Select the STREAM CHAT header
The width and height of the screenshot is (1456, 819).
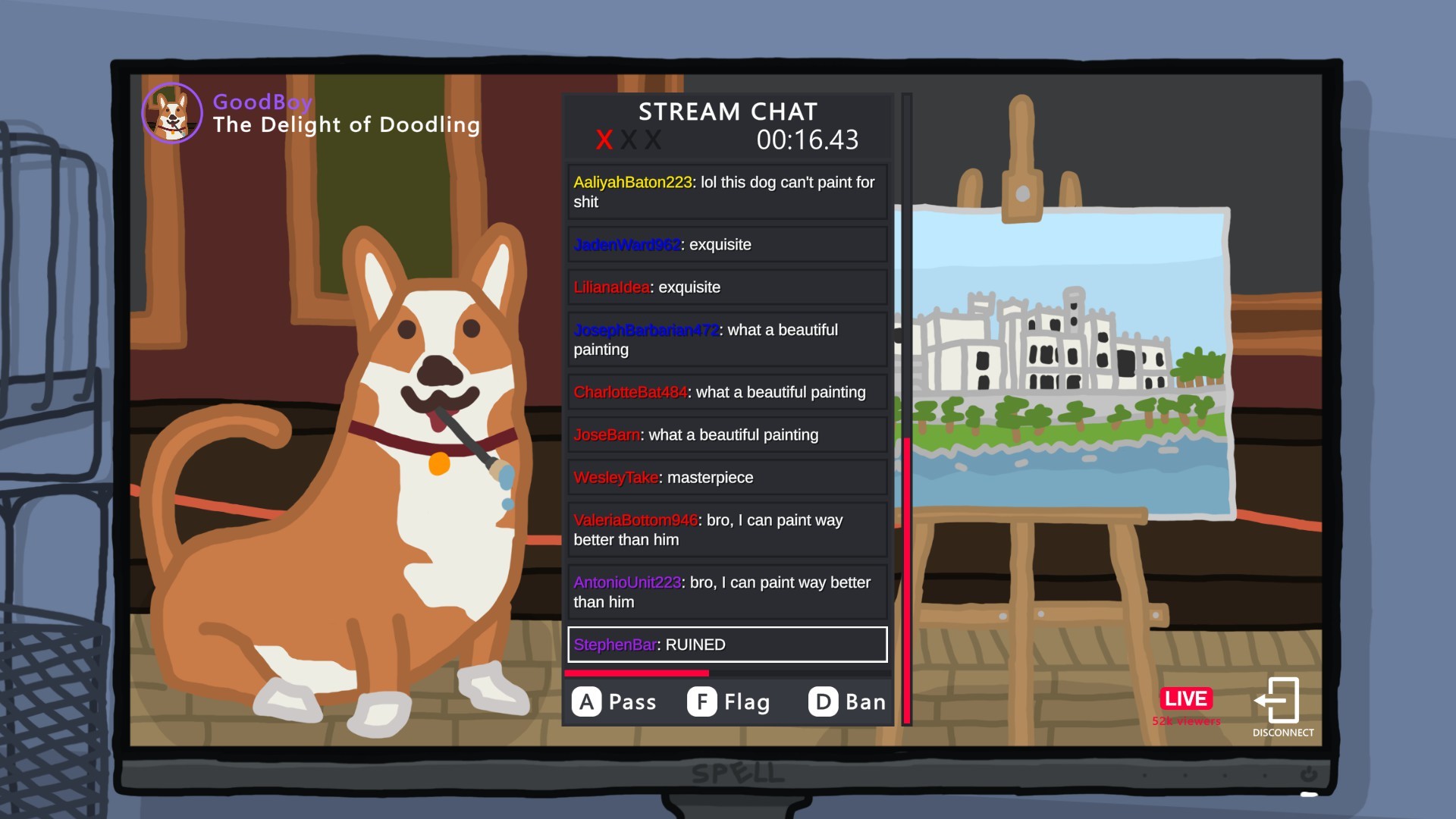pyautogui.click(x=727, y=111)
